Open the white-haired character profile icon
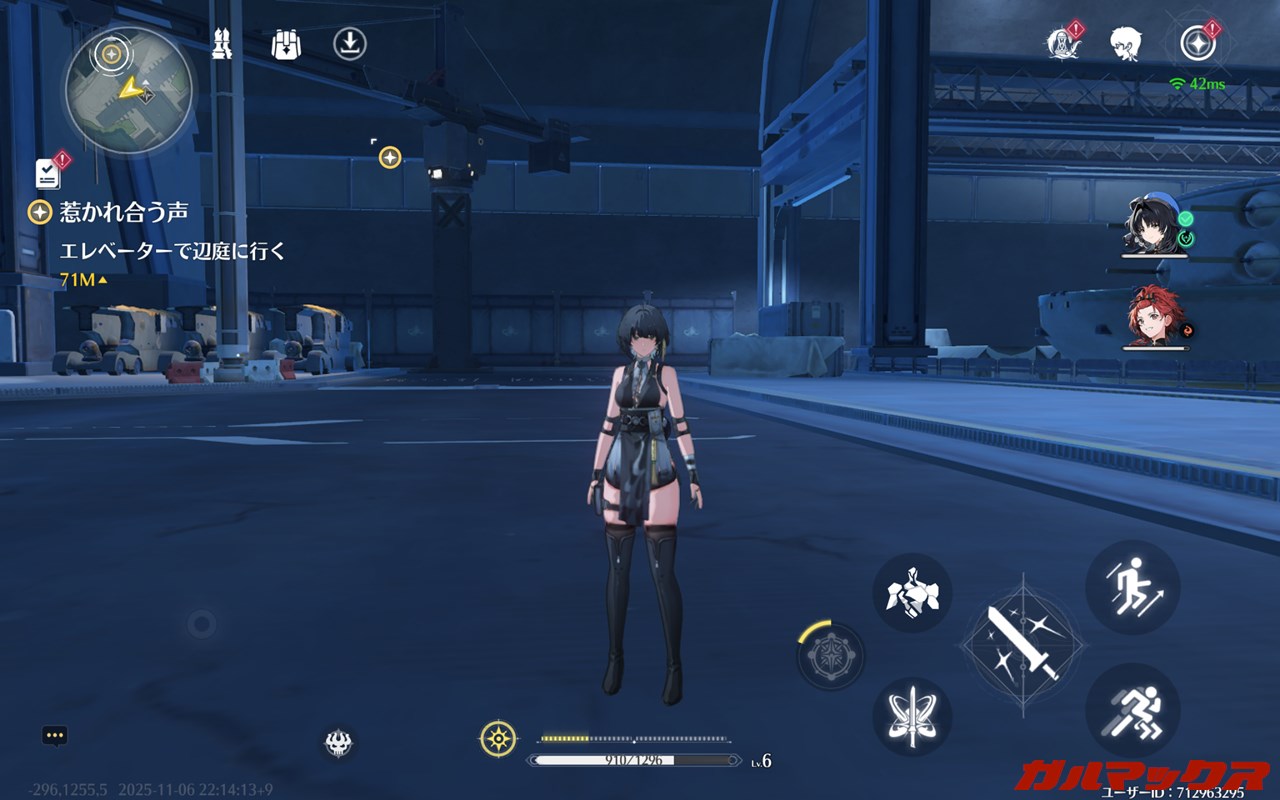 pyautogui.click(x=1126, y=44)
